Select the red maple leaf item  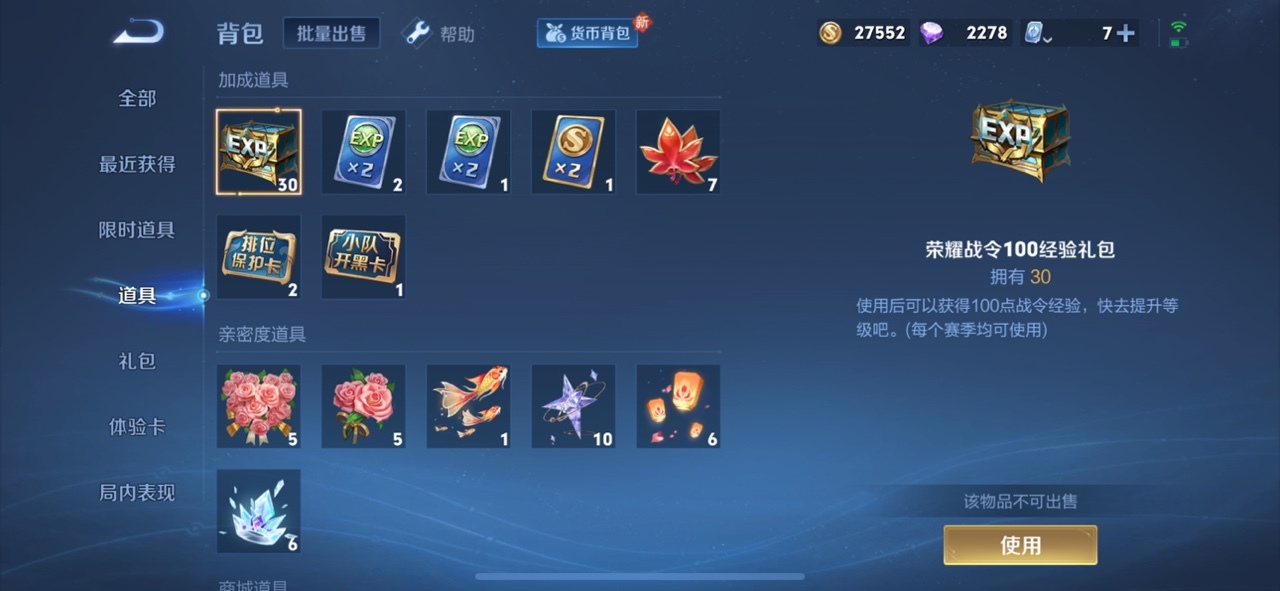click(678, 152)
